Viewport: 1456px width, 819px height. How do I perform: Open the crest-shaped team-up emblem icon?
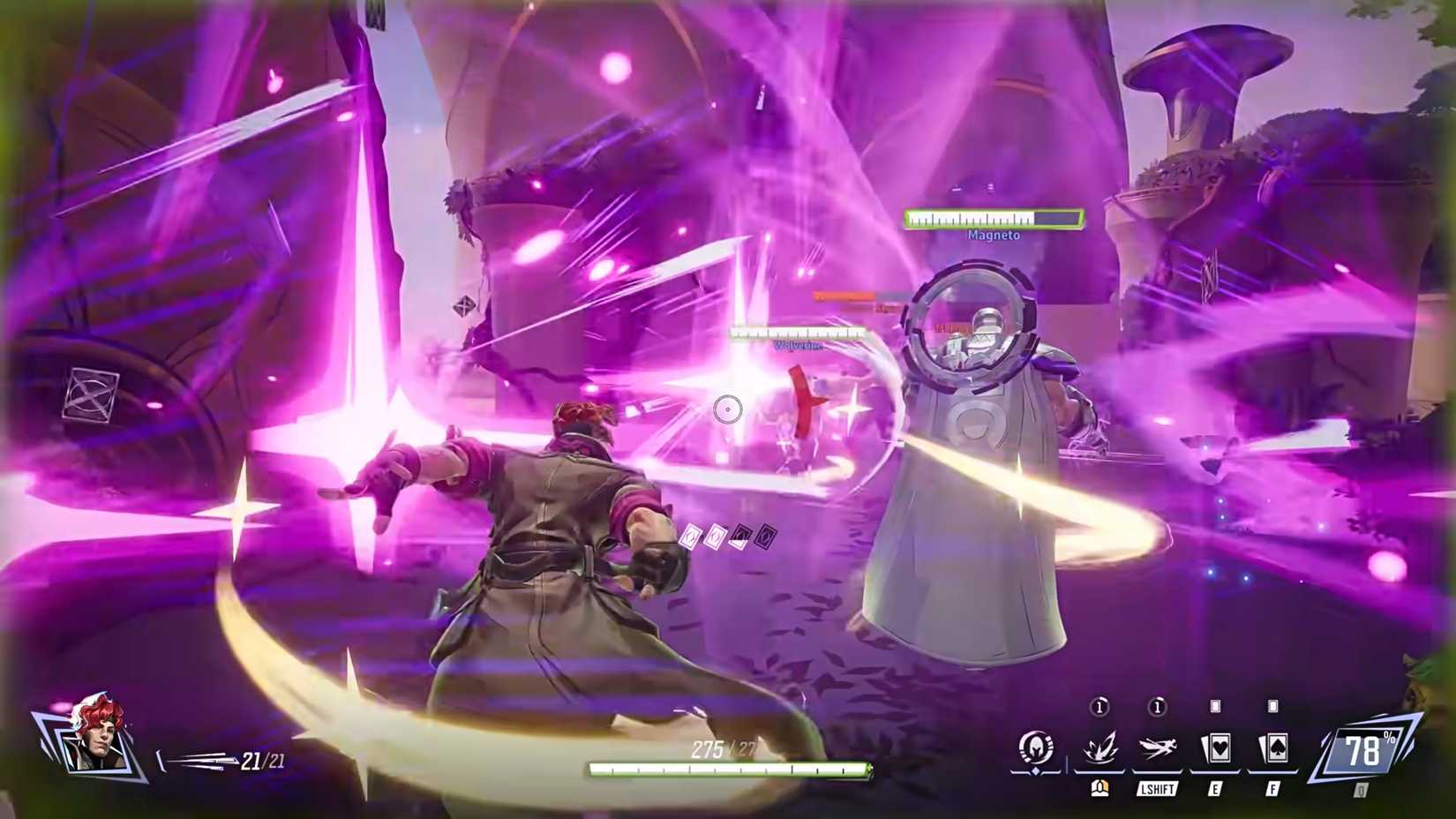1038,747
